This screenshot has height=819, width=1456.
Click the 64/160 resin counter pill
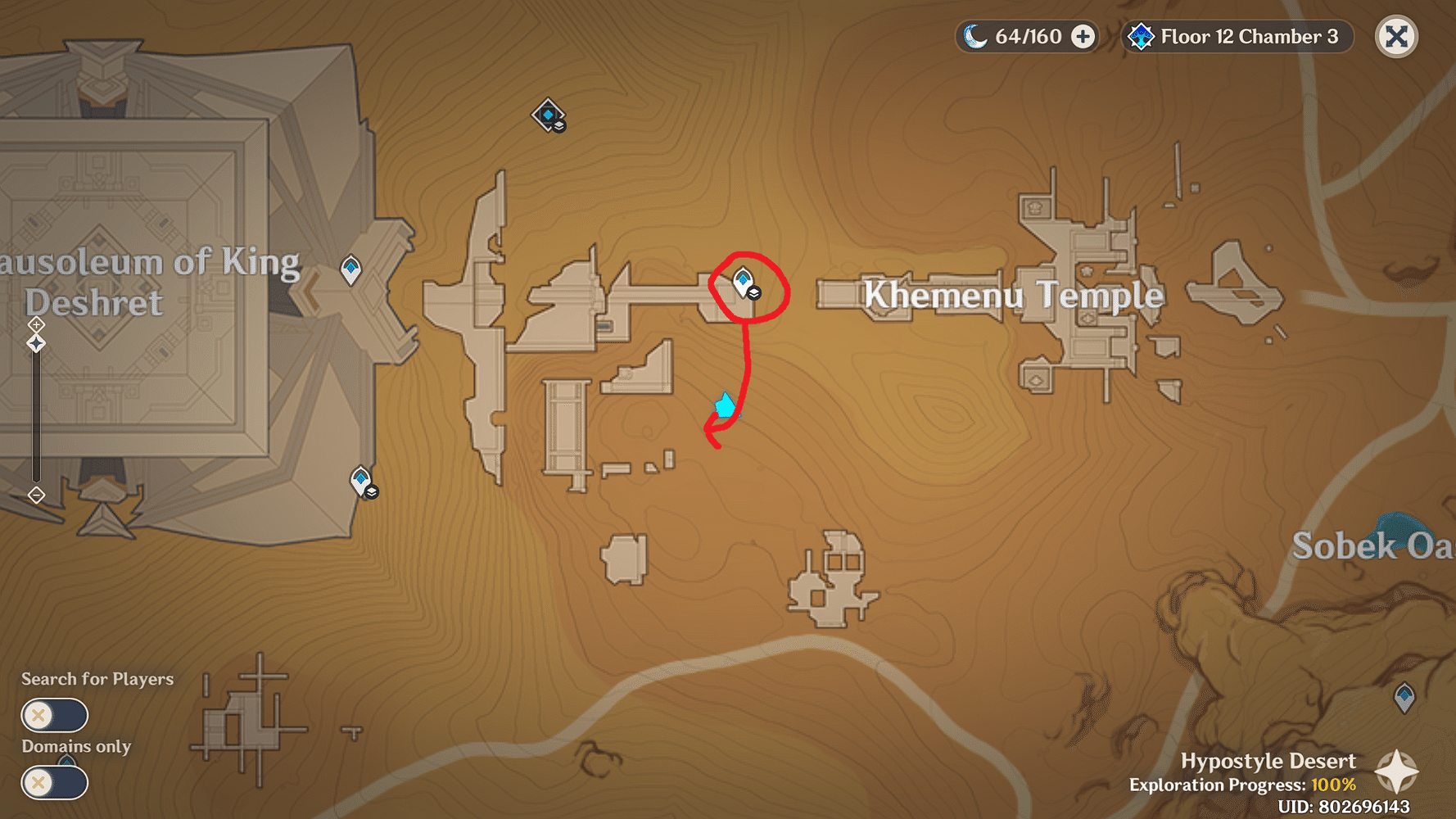click(x=1026, y=35)
